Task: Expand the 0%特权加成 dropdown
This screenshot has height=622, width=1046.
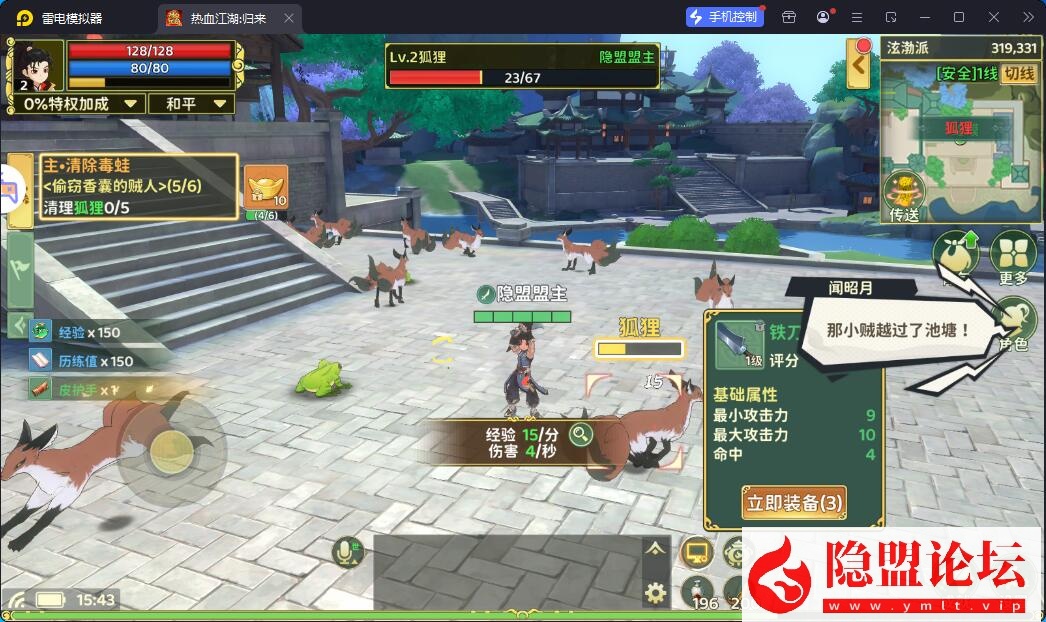Action: click(81, 104)
